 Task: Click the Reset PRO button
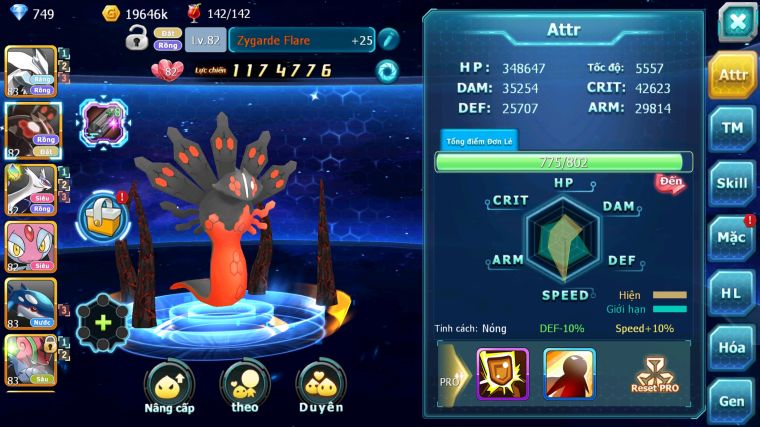coord(654,374)
